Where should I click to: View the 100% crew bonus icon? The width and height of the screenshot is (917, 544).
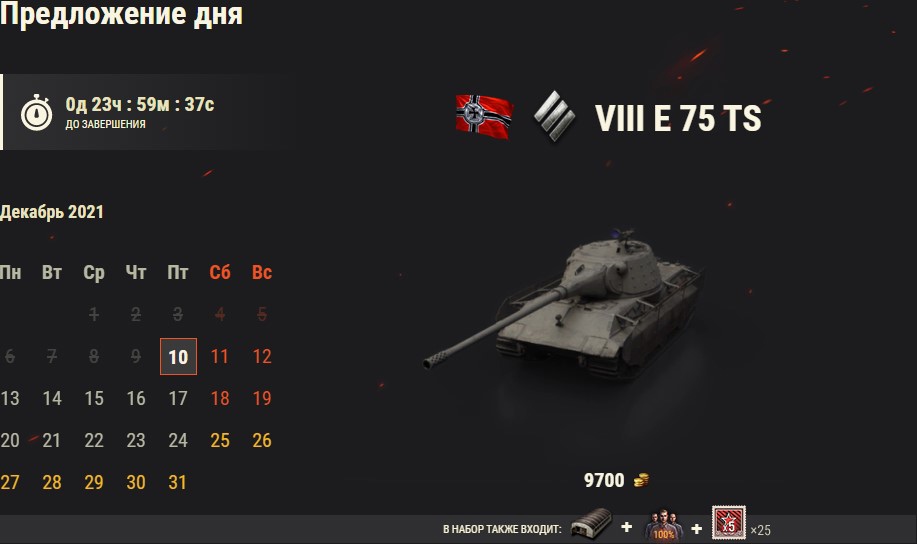click(658, 527)
